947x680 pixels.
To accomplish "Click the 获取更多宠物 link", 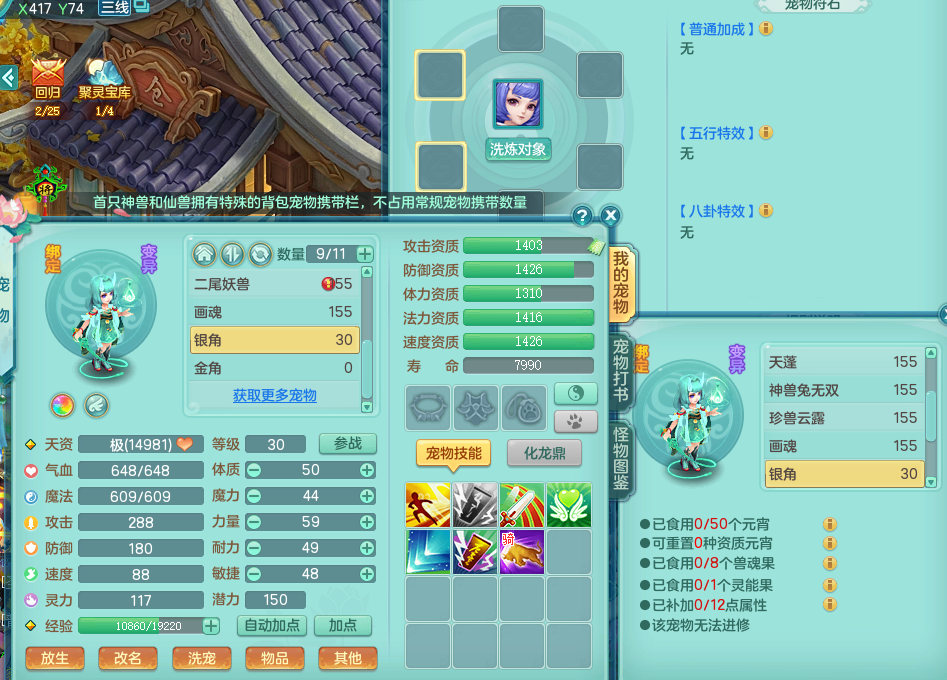I will [274, 396].
